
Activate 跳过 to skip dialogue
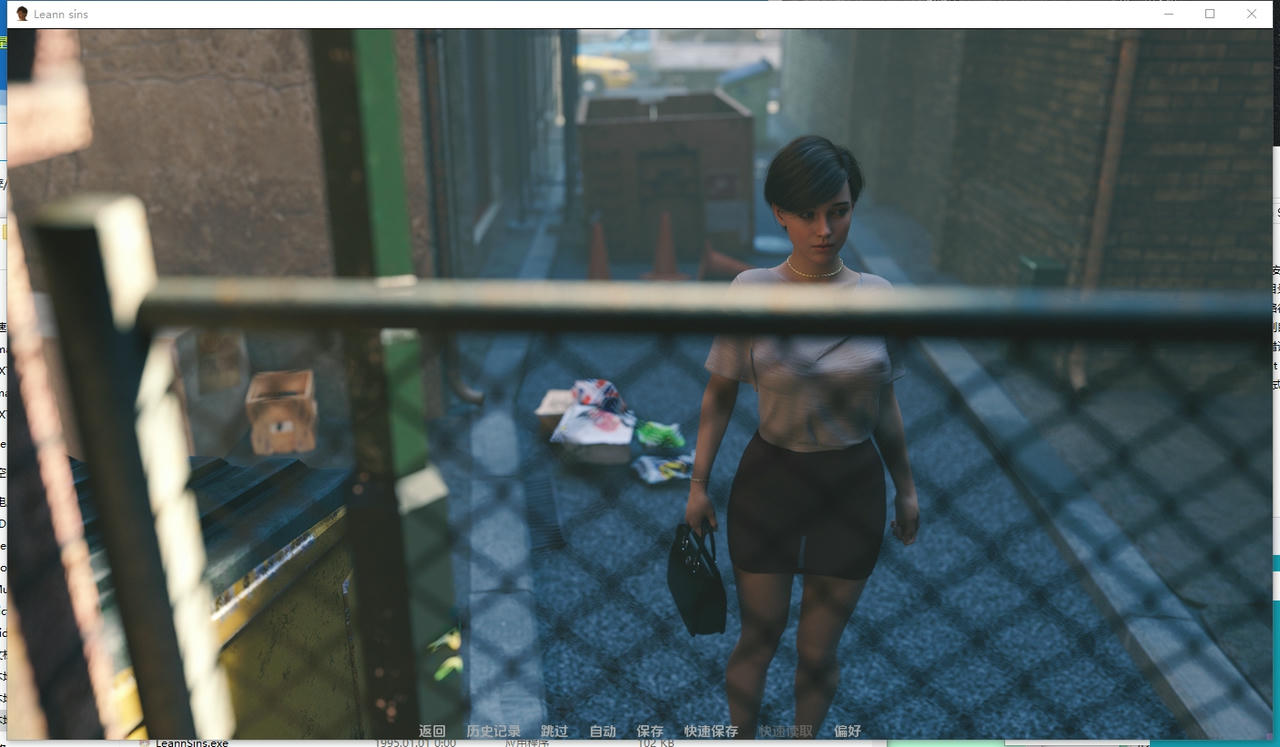(554, 731)
